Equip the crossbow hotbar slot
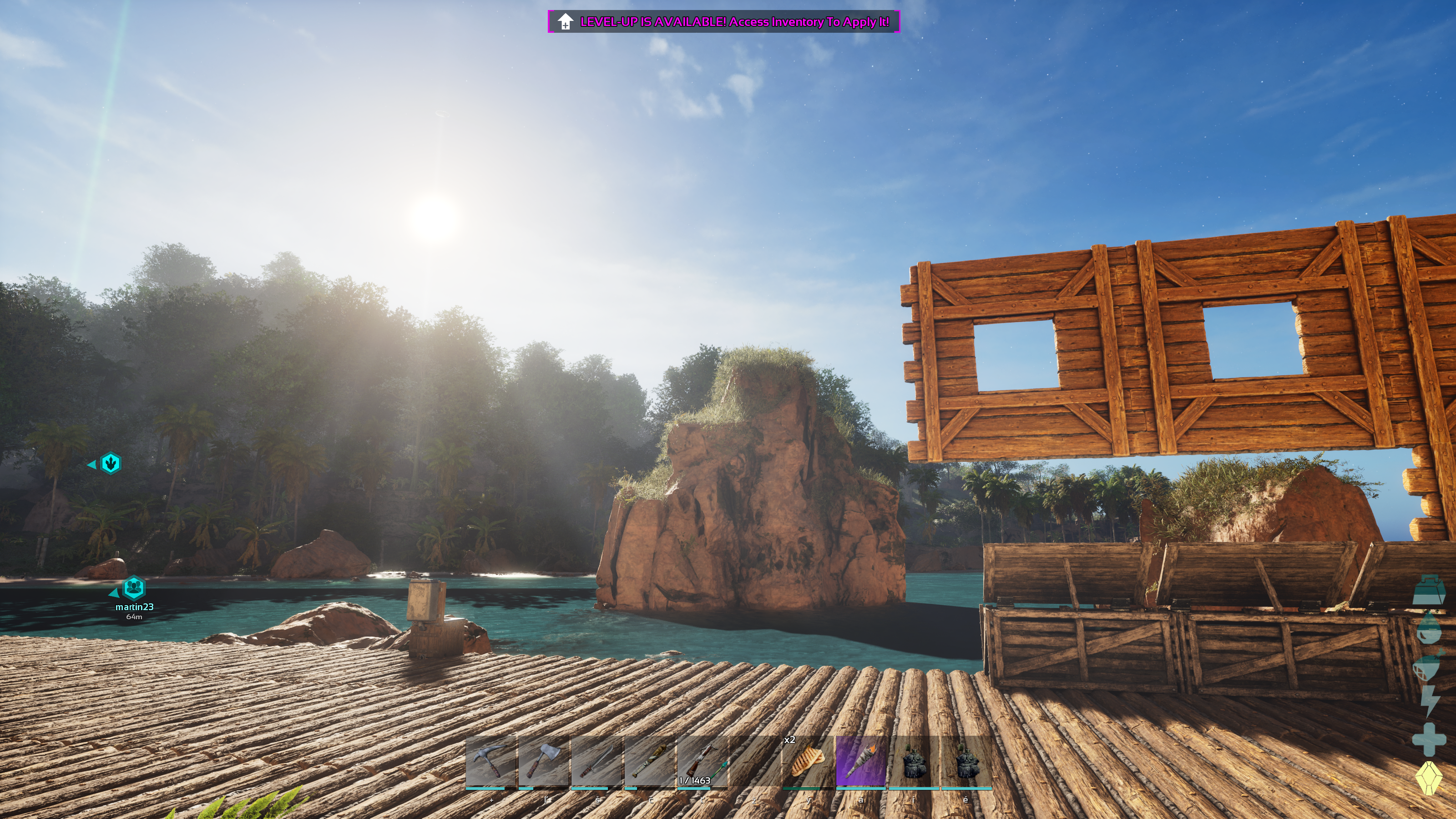The image size is (1456, 819). [702, 761]
